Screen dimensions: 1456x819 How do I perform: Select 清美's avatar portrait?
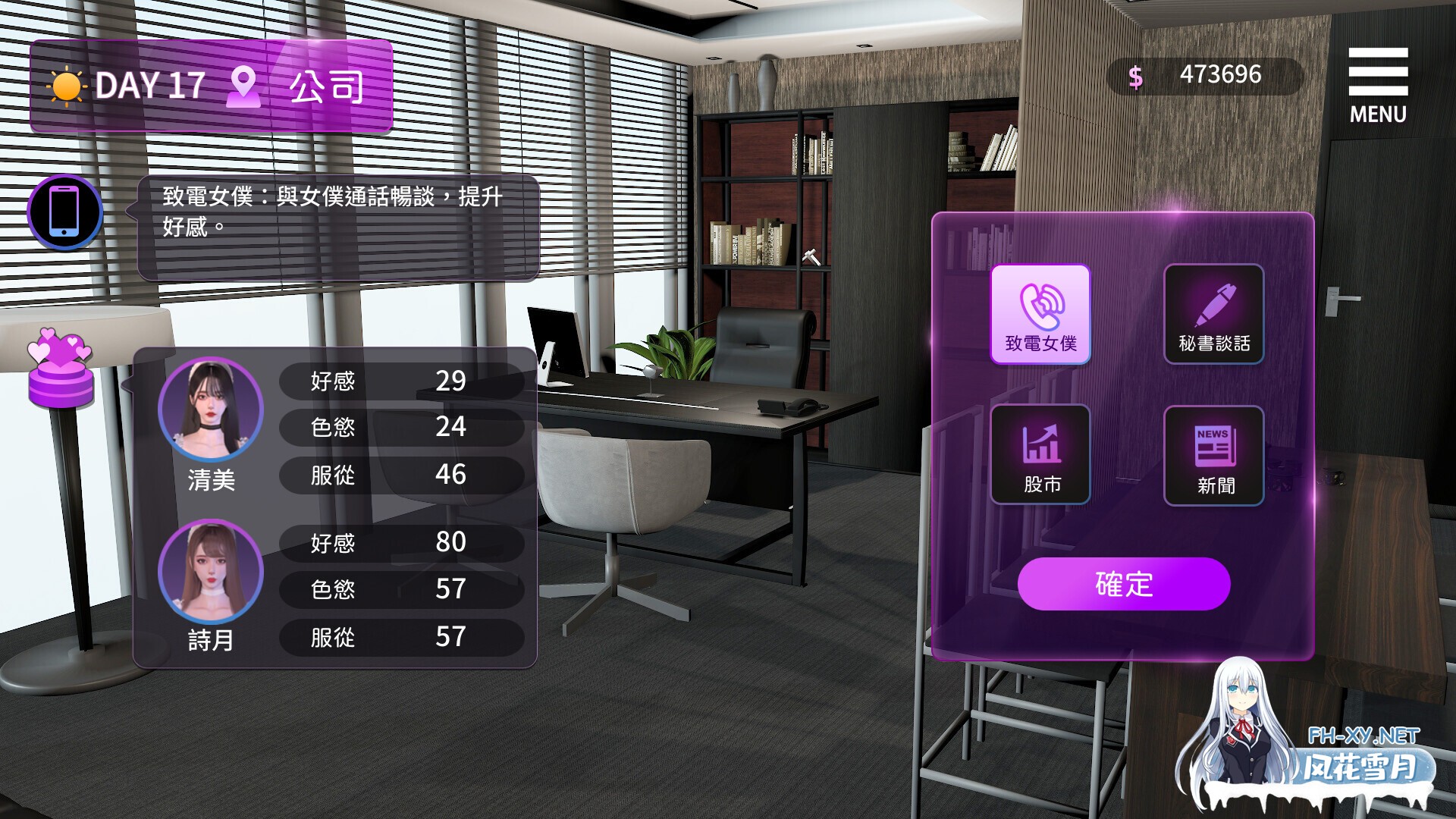tap(212, 409)
